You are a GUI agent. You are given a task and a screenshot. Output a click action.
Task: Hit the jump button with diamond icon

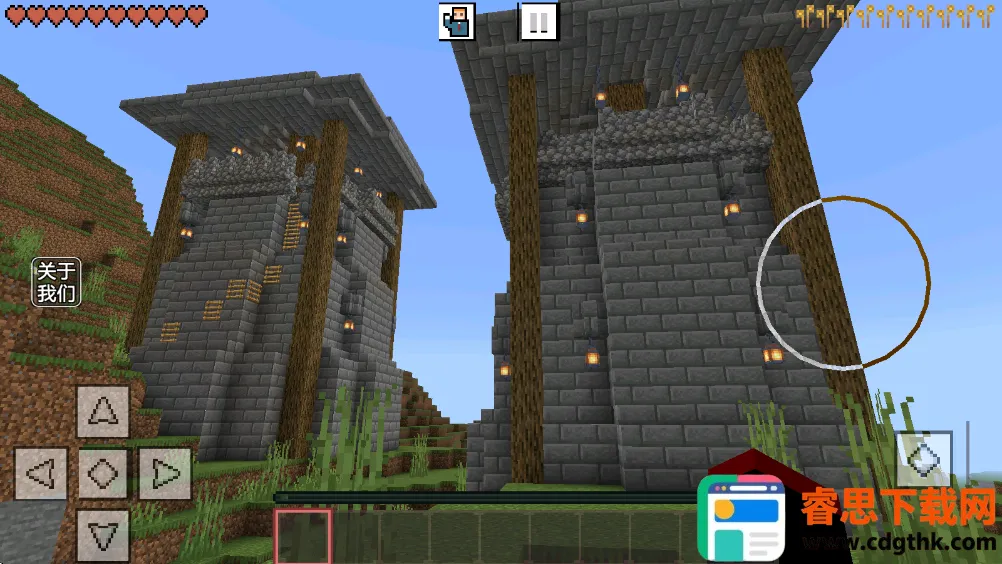pyautogui.click(x=922, y=459)
